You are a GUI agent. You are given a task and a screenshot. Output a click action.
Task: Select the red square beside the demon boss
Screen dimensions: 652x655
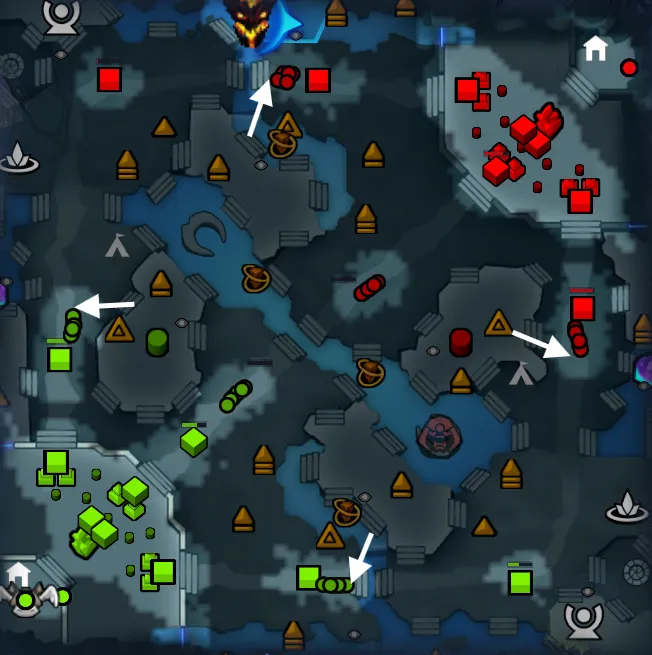tap(318, 80)
